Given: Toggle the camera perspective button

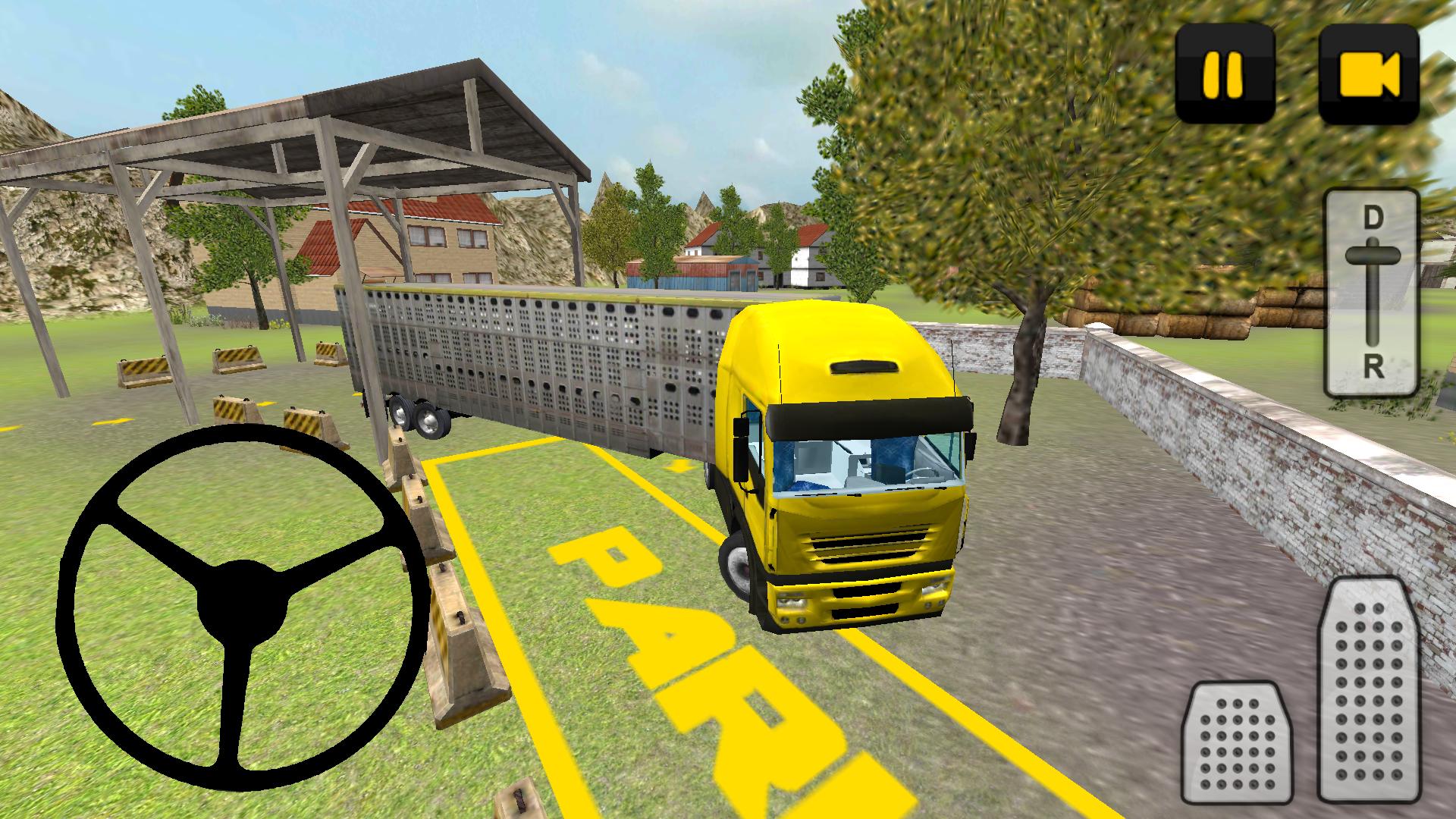Looking at the screenshot, I should [x=1369, y=72].
